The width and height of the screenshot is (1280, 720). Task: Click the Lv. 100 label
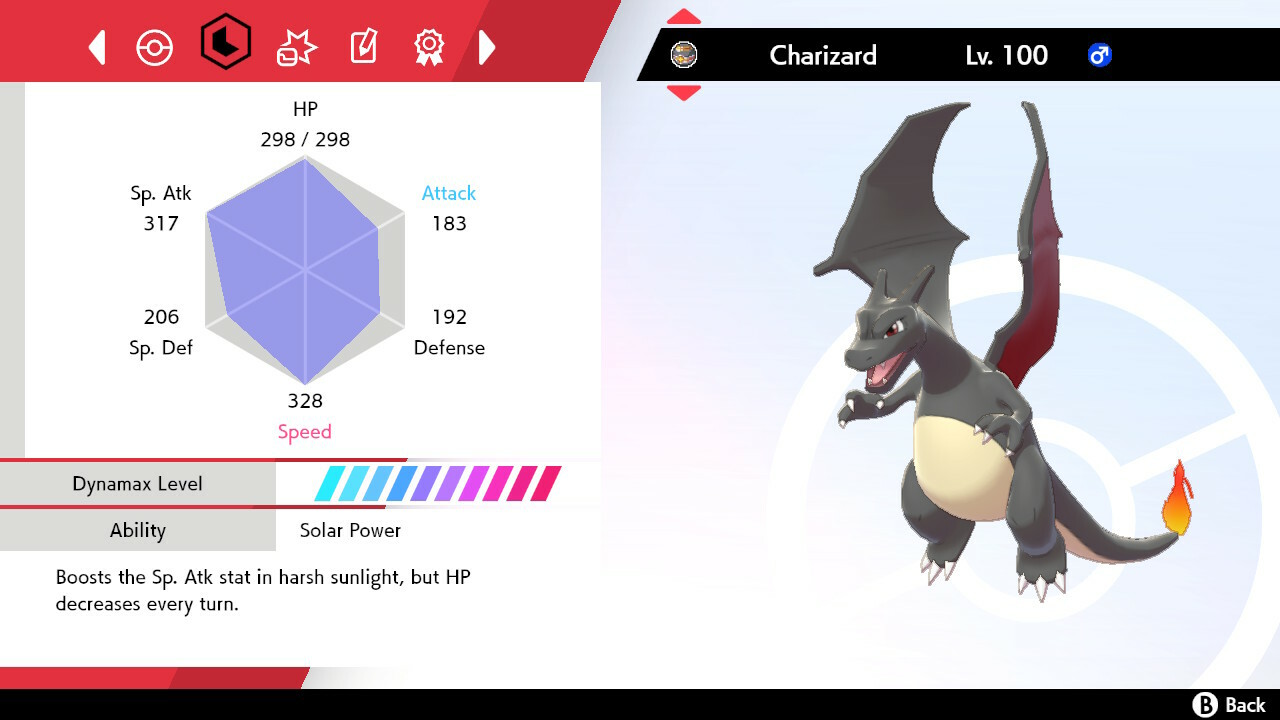click(x=1006, y=56)
